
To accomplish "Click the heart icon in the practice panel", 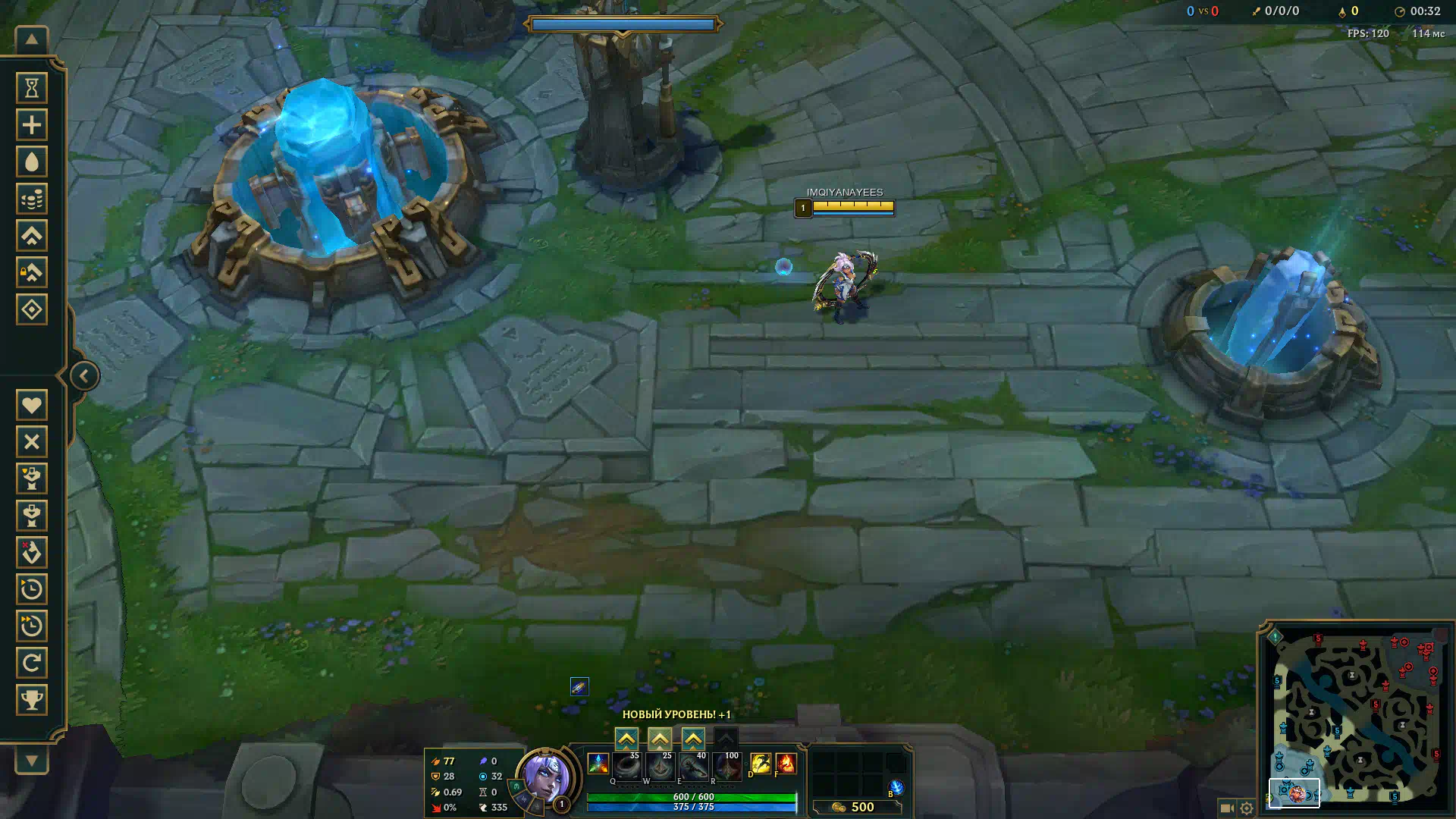I will [32, 405].
